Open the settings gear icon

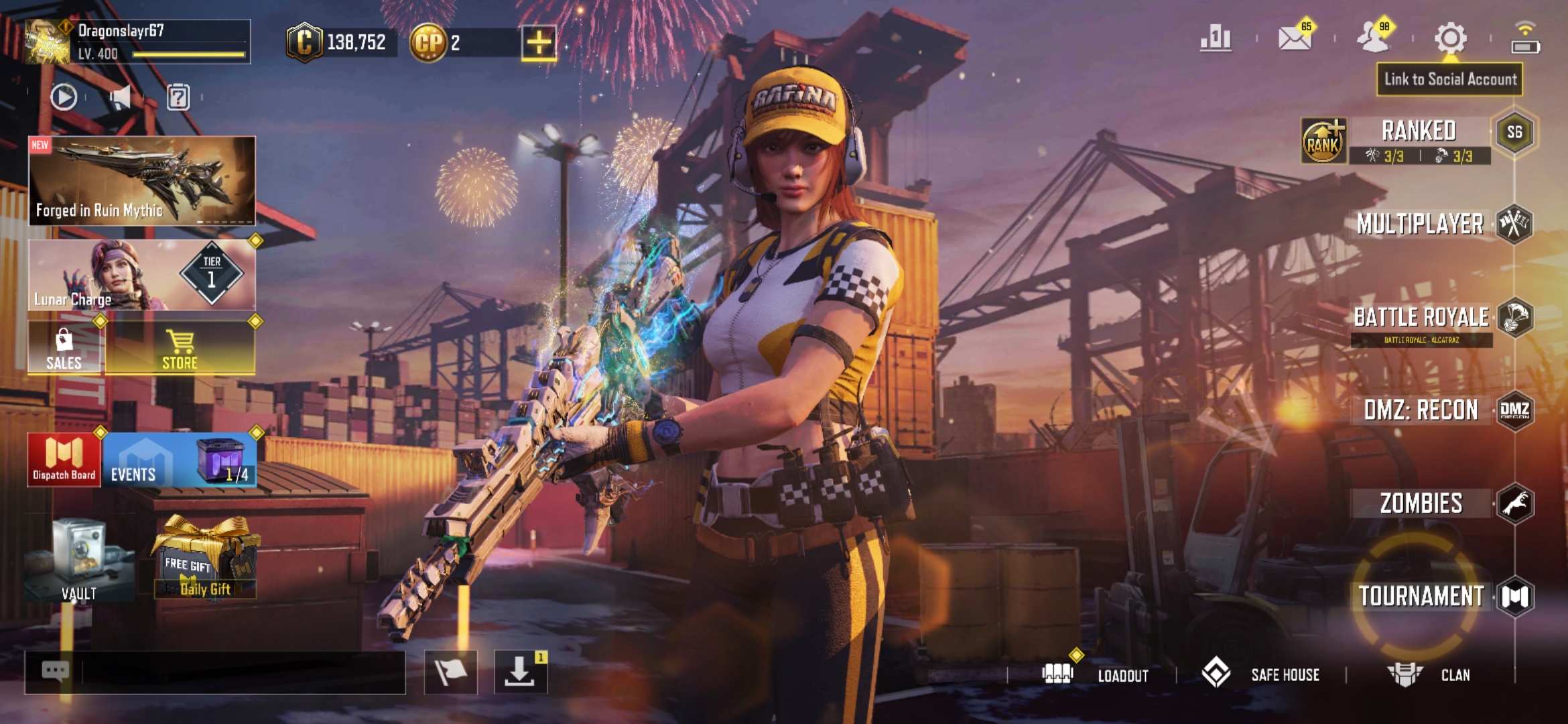click(x=1450, y=38)
